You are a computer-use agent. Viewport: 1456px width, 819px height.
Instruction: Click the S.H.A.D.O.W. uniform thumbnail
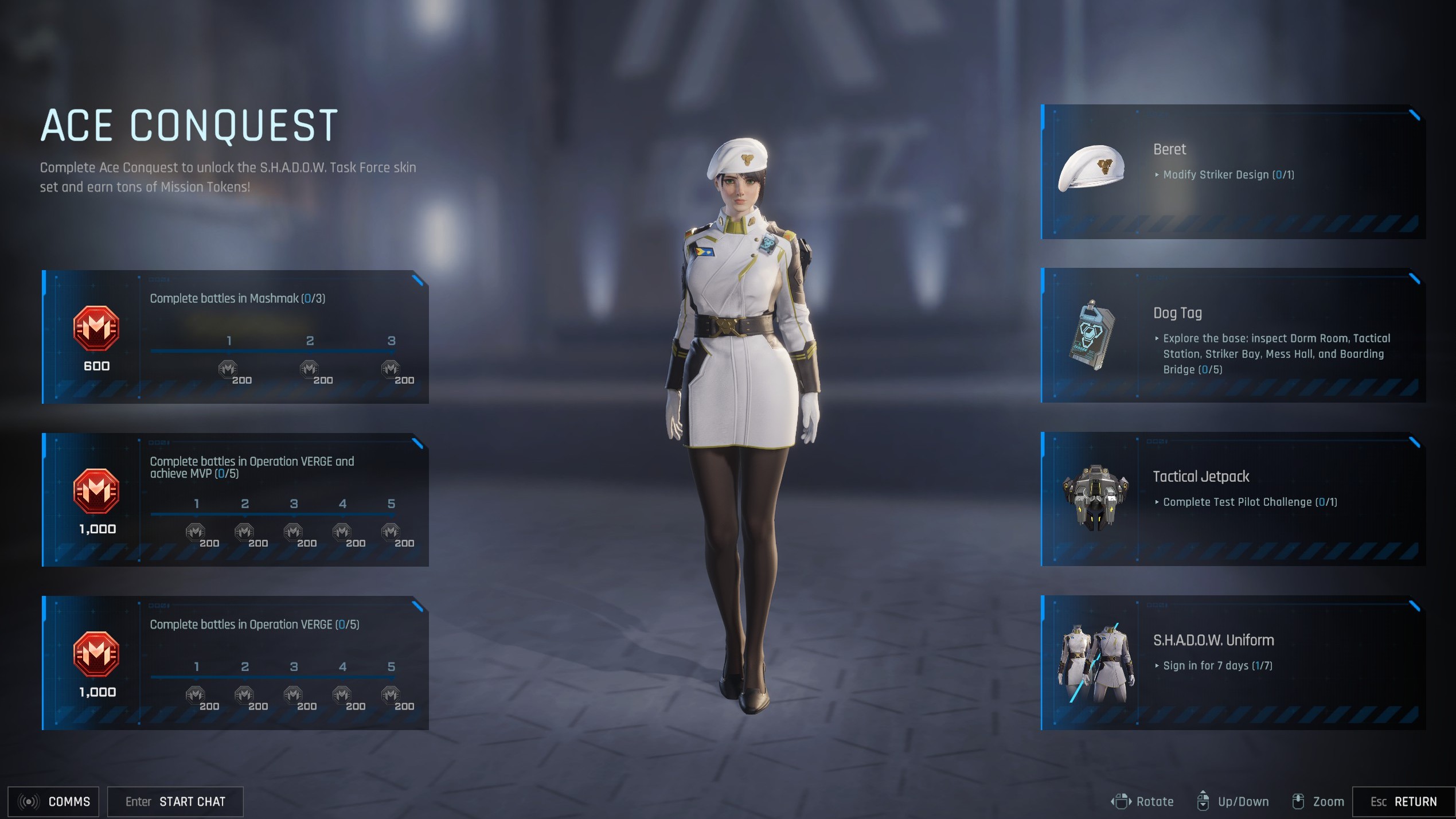(x=1096, y=662)
